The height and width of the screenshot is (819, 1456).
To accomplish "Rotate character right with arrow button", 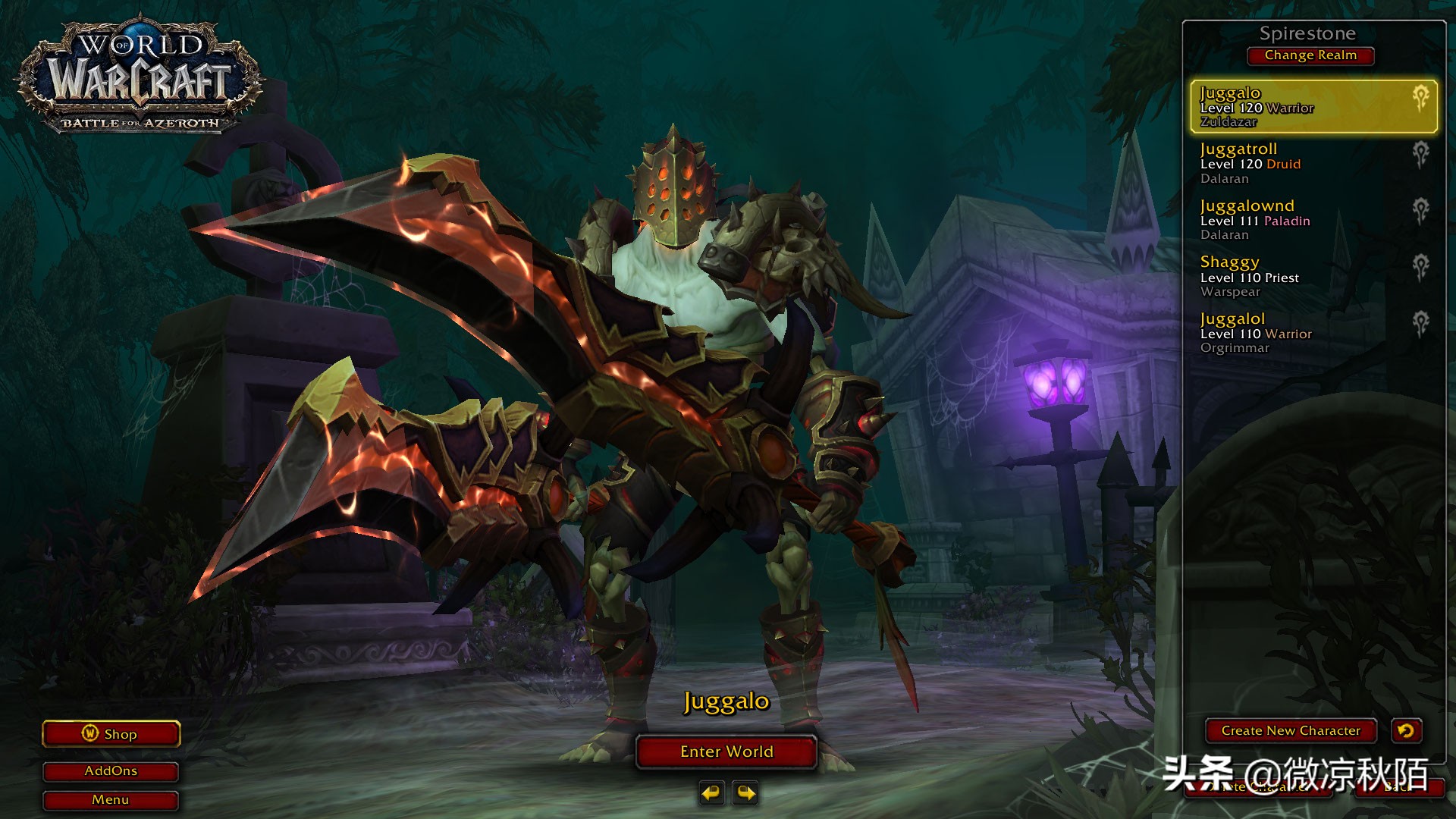I will [x=746, y=793].
